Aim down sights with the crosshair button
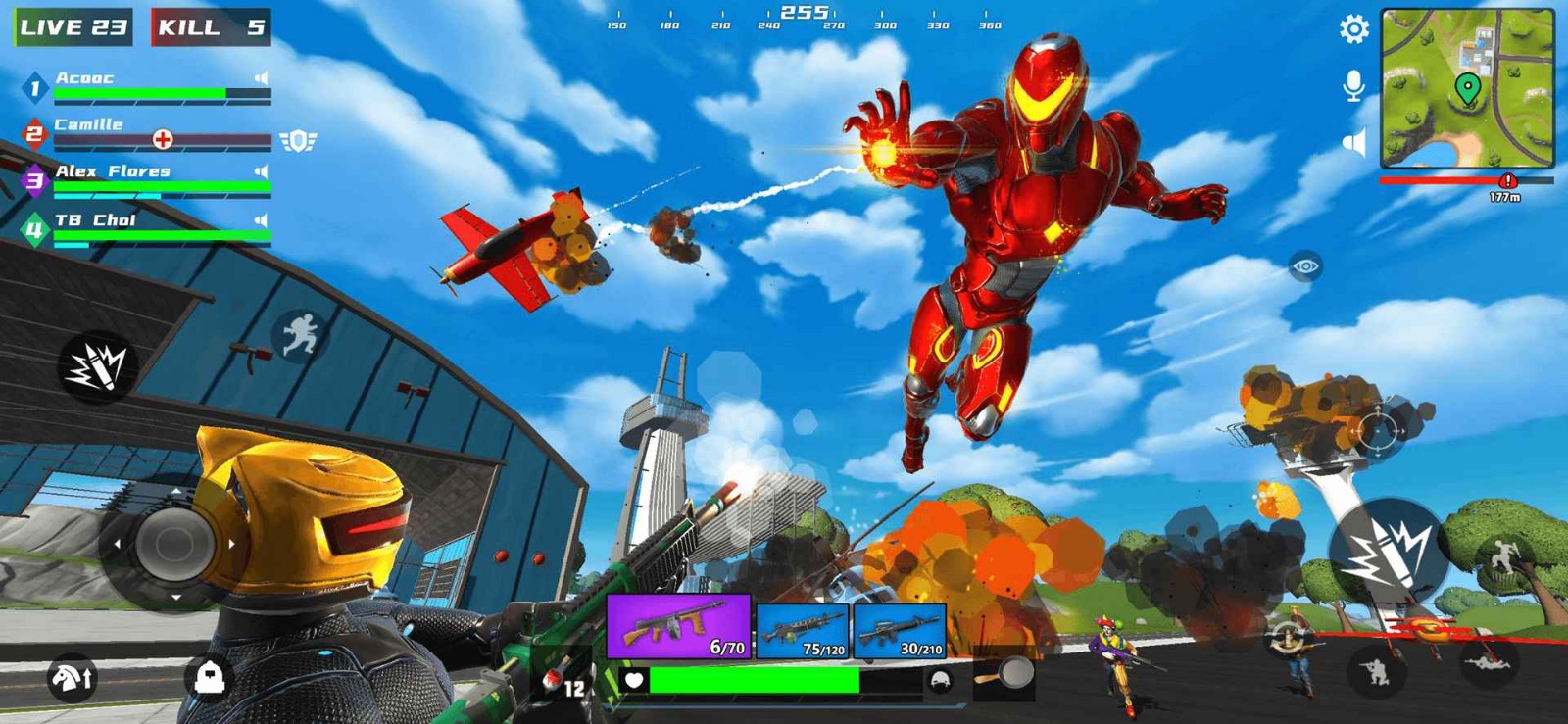1568x724 pixels. (1376, 431)
